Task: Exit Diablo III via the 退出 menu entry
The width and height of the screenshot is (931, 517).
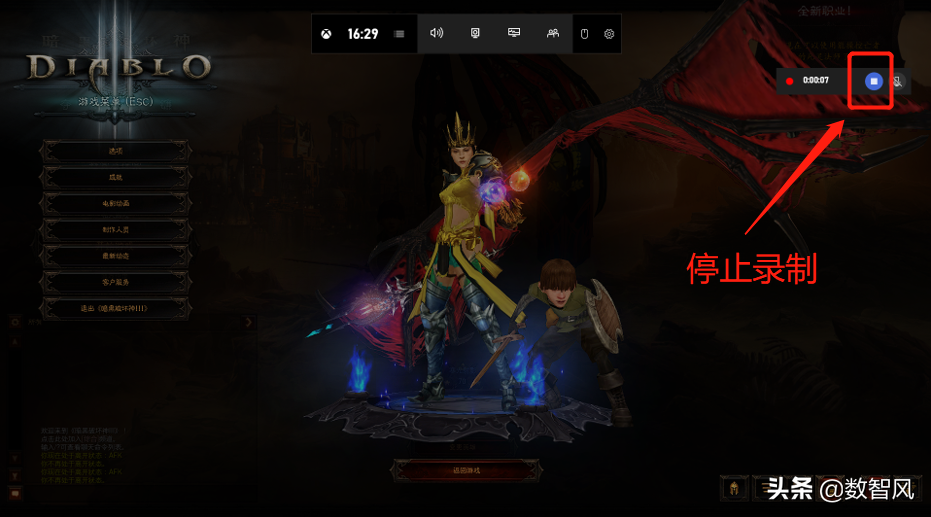Action: point(115,309)
